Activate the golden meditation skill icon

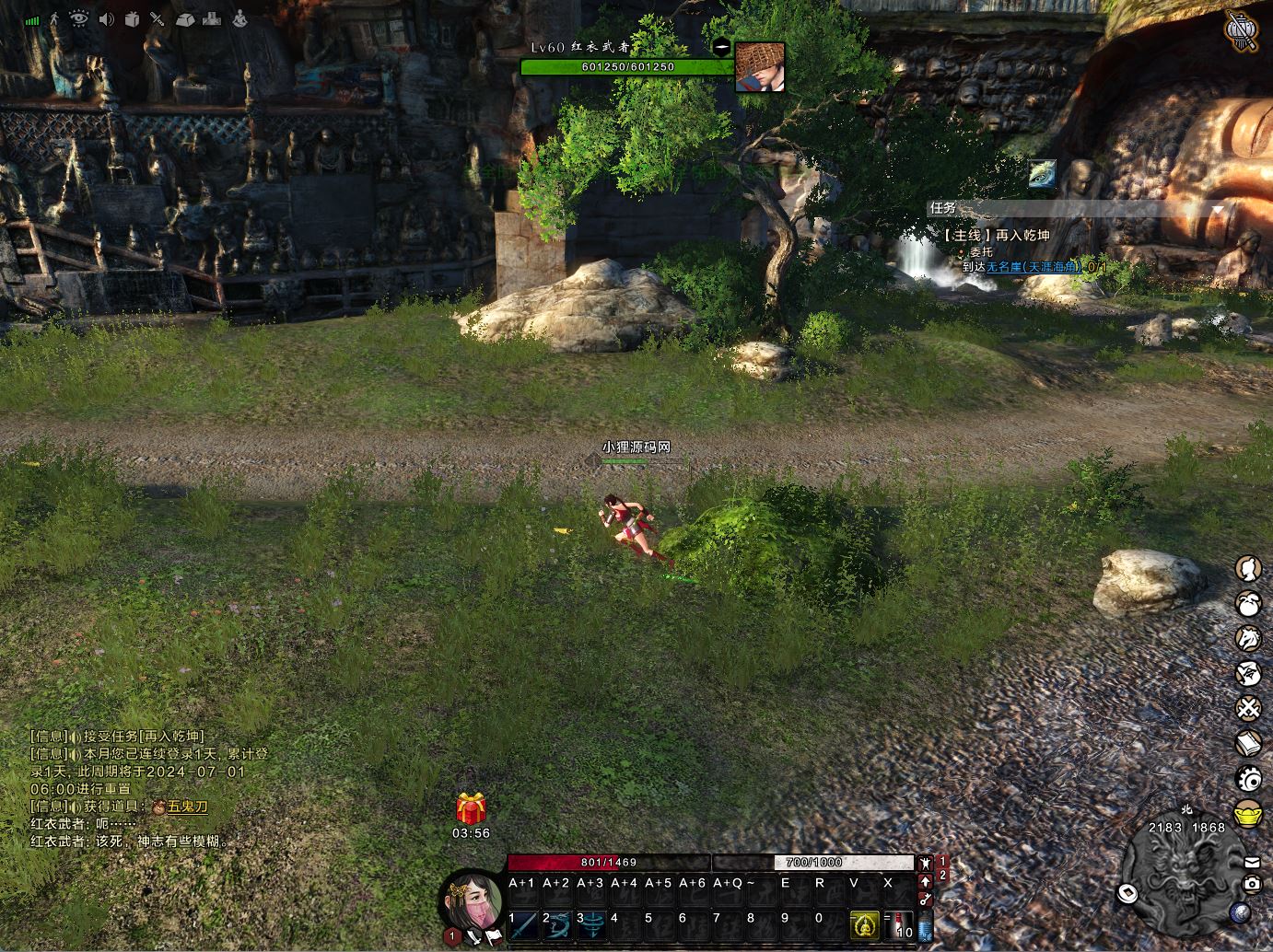[863, 924]
